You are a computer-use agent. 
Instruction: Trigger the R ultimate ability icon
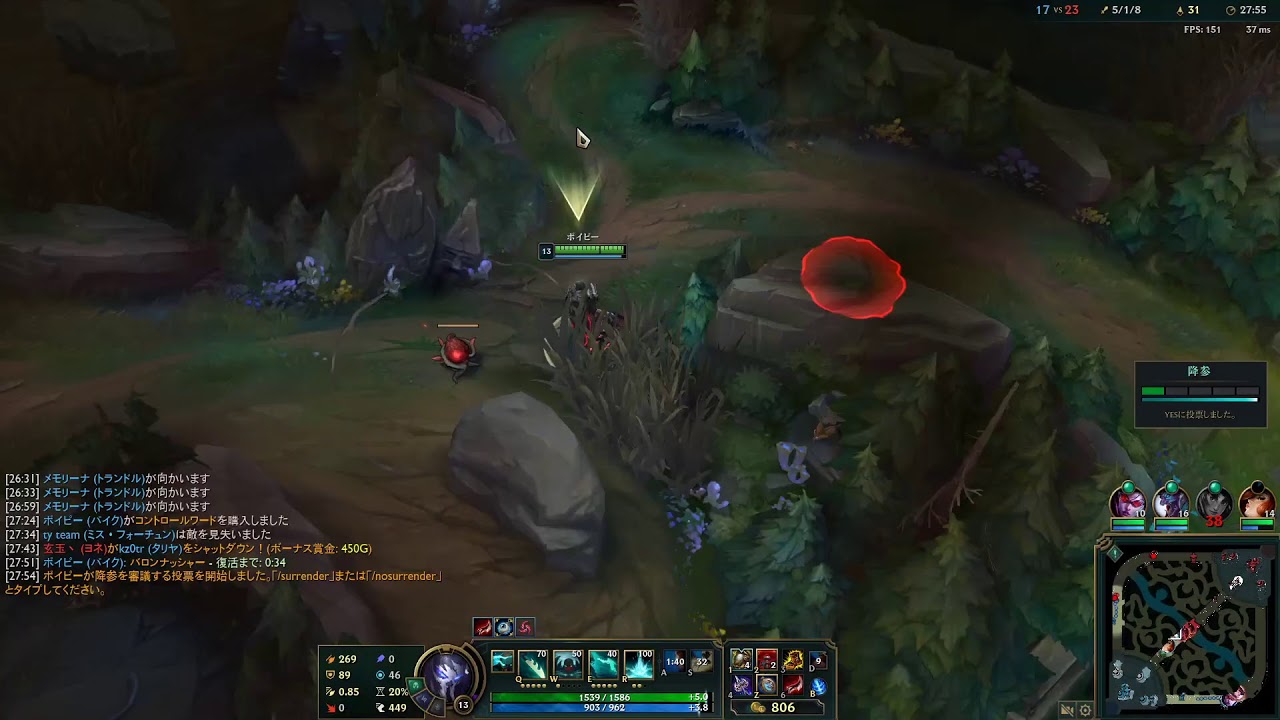click(638, 664)
